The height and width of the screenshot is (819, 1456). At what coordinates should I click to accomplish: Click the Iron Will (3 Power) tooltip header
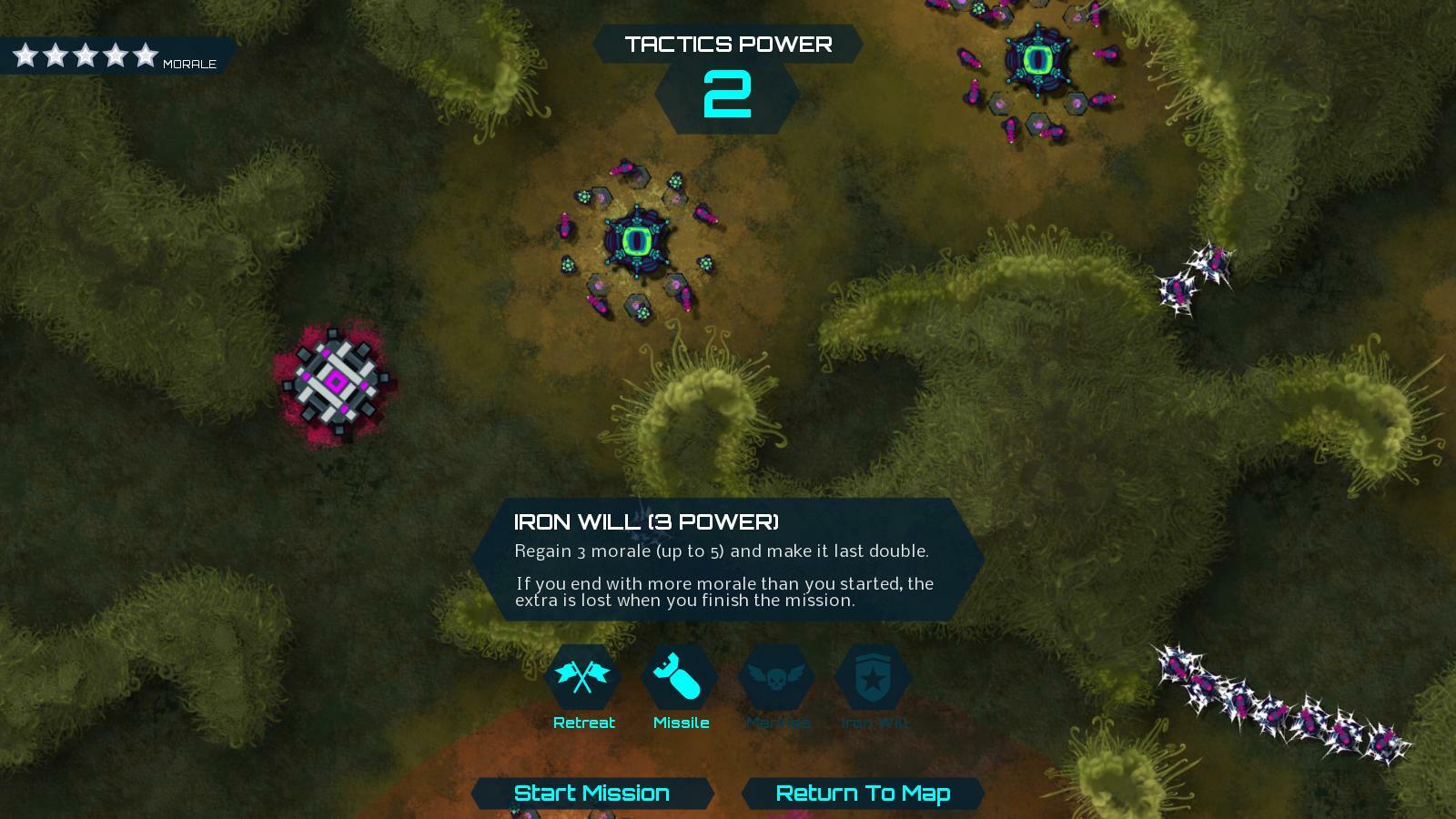646,521
